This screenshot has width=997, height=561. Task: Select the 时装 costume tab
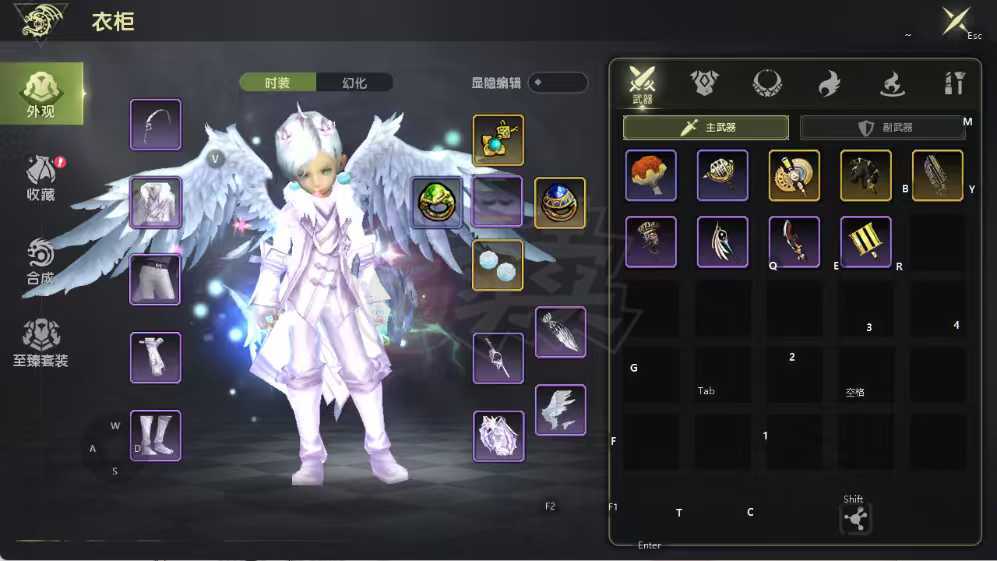pyautogui.click(x=278, y=83)
